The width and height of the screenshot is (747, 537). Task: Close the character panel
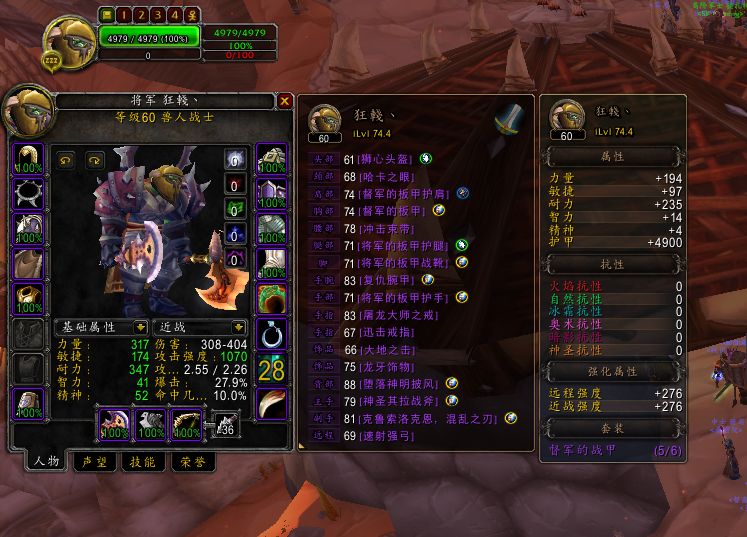point(285,101)
